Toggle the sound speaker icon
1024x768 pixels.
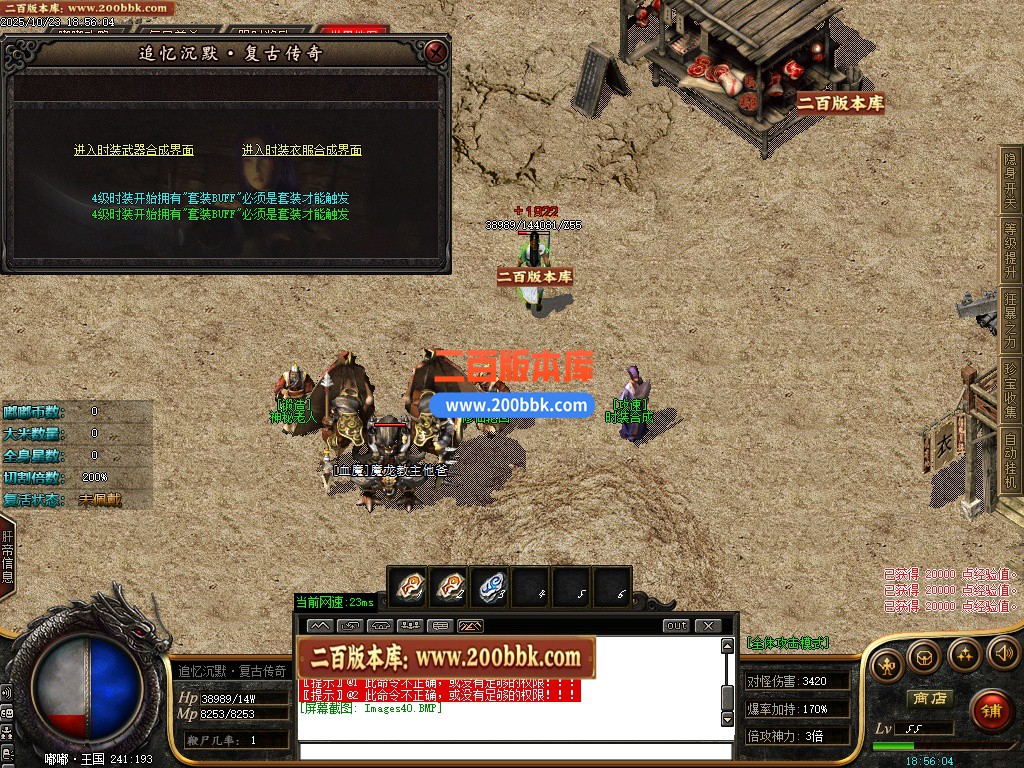[1002, 655]
